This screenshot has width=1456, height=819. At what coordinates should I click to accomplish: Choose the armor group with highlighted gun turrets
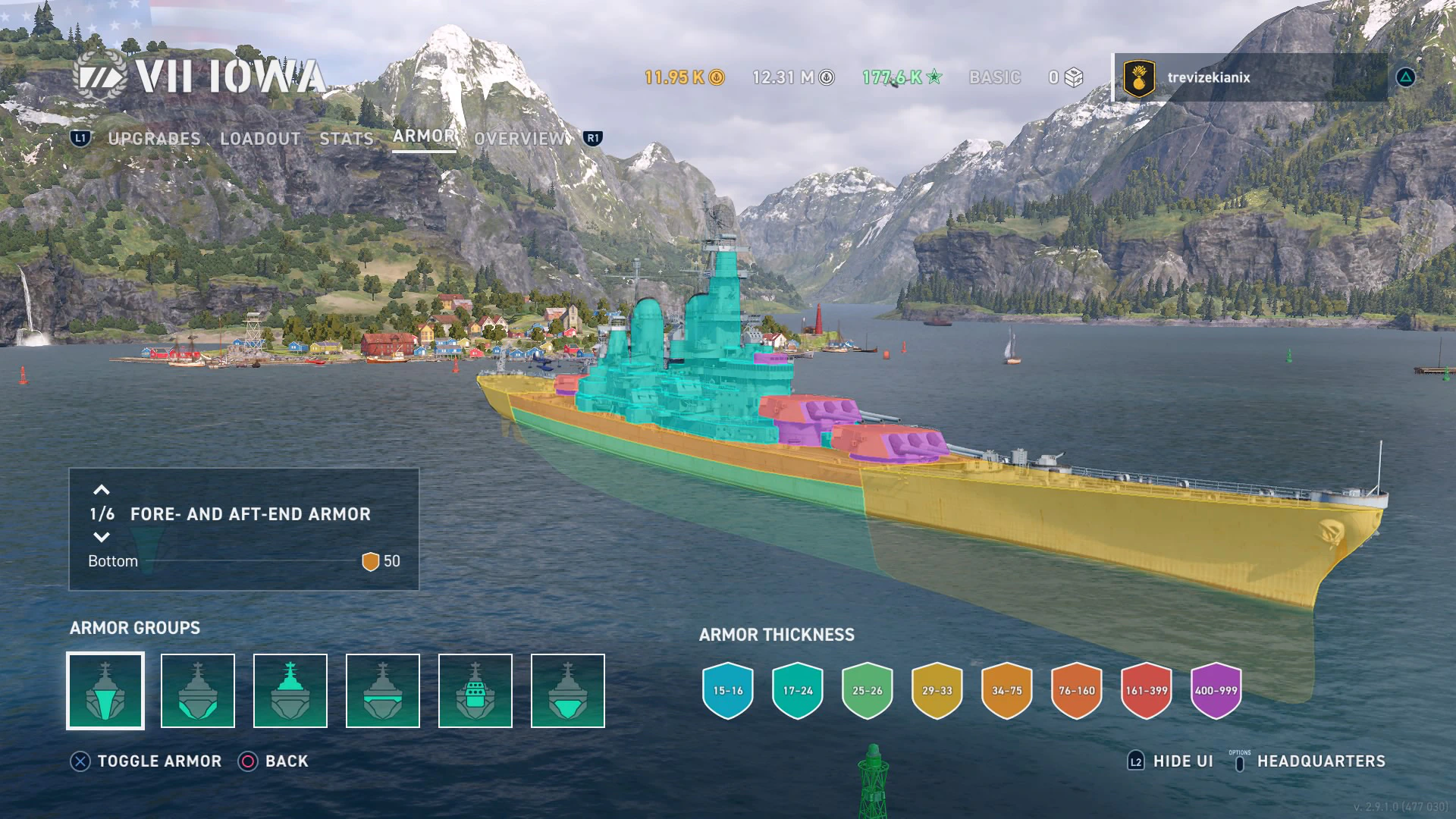475,691
